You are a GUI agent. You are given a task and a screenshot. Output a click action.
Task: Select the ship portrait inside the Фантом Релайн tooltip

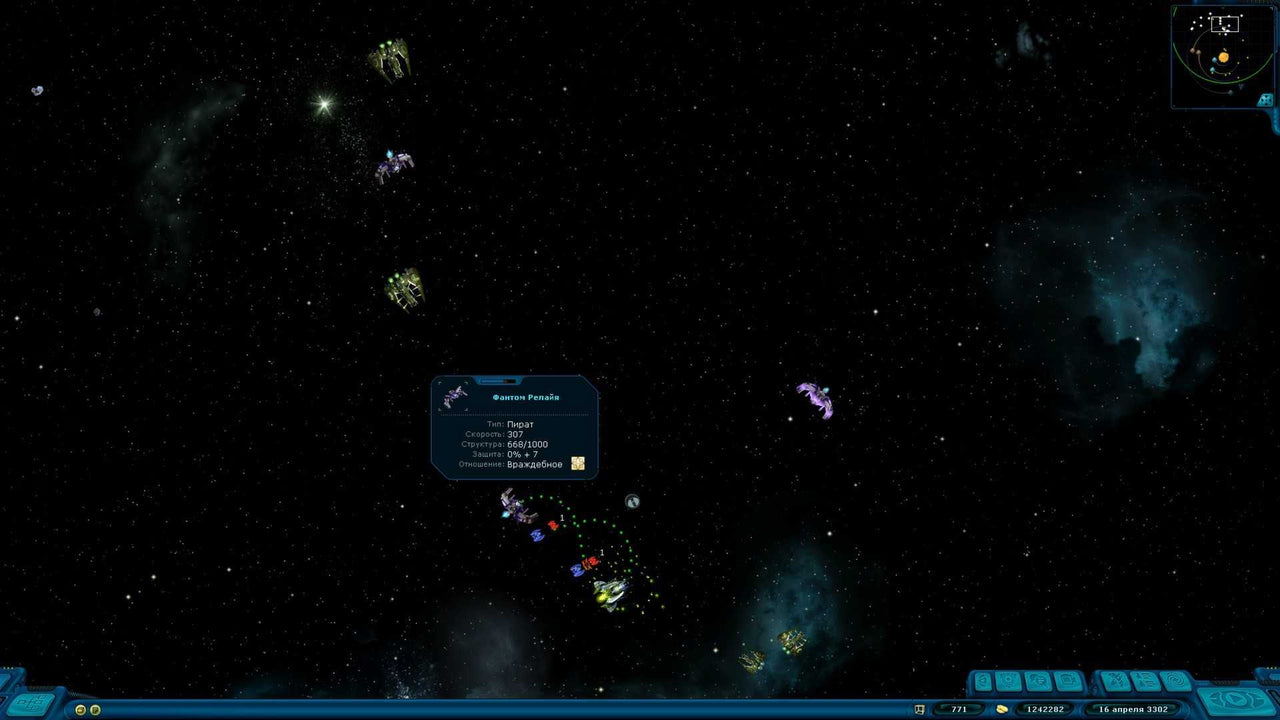coord(457,395)
